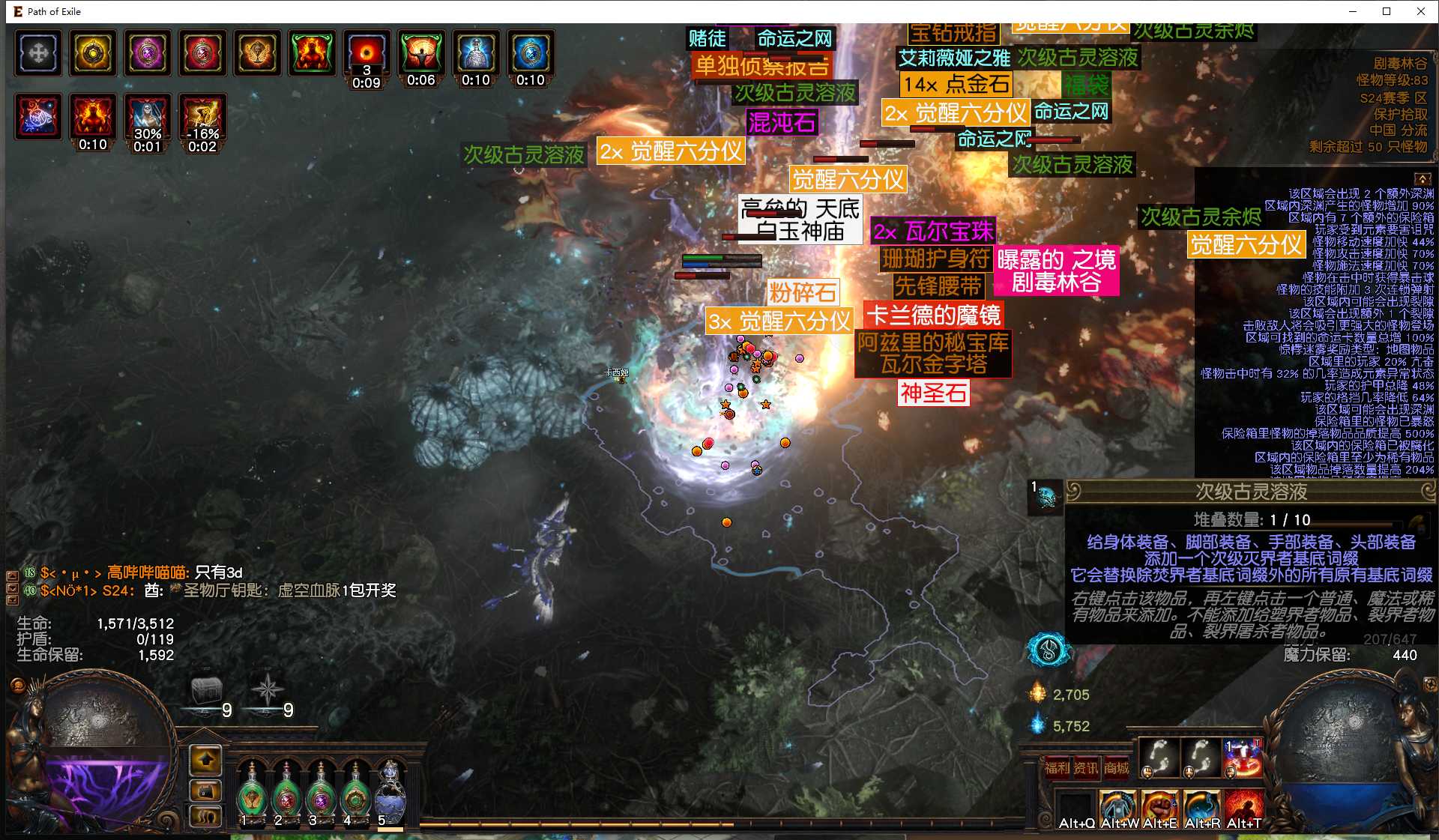Click the chest icon with count 9

tap(207, 691)
